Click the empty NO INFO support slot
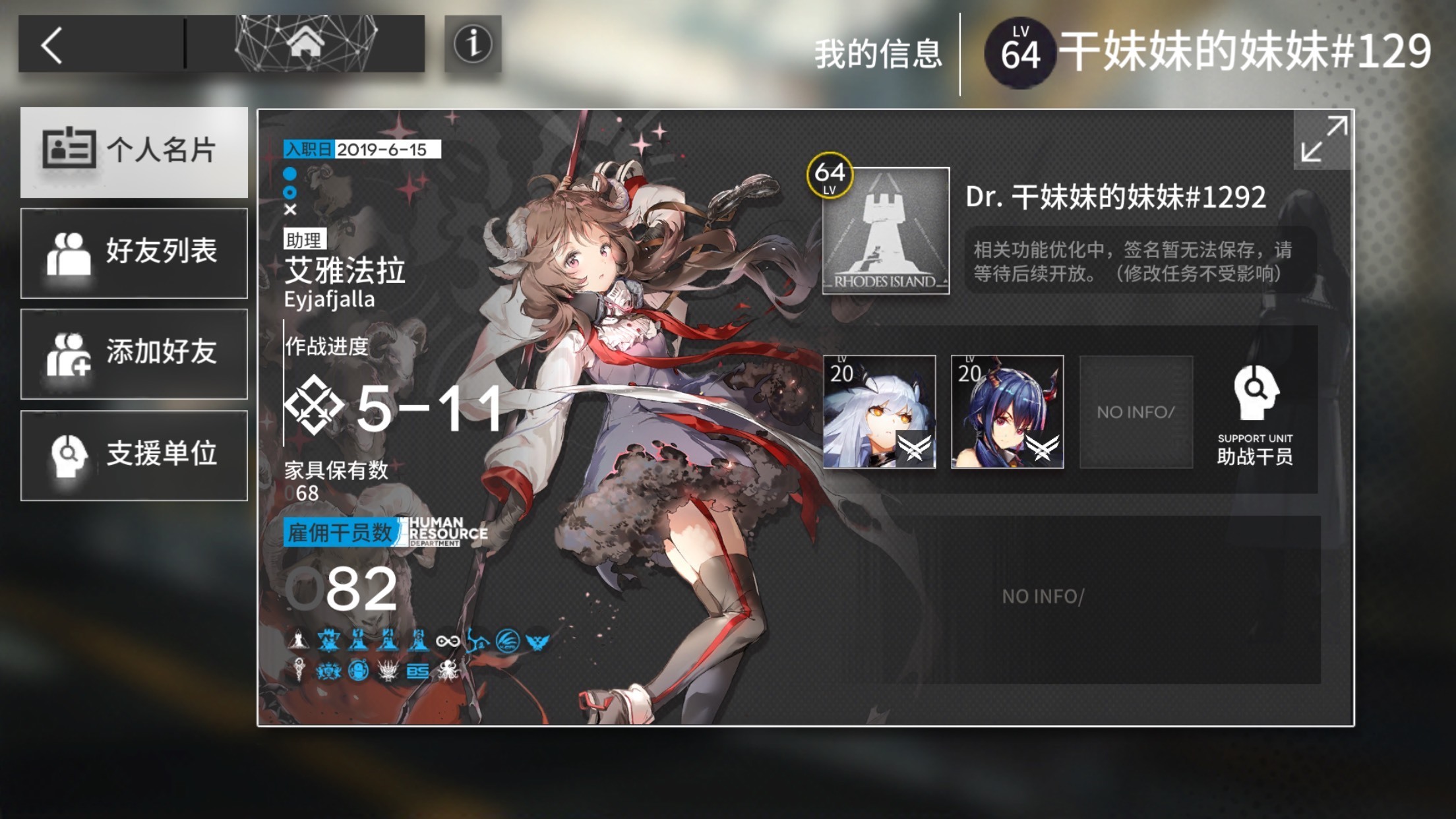Image resolution: width=1456 pixels, height=819 pixels. point(1136,412)
